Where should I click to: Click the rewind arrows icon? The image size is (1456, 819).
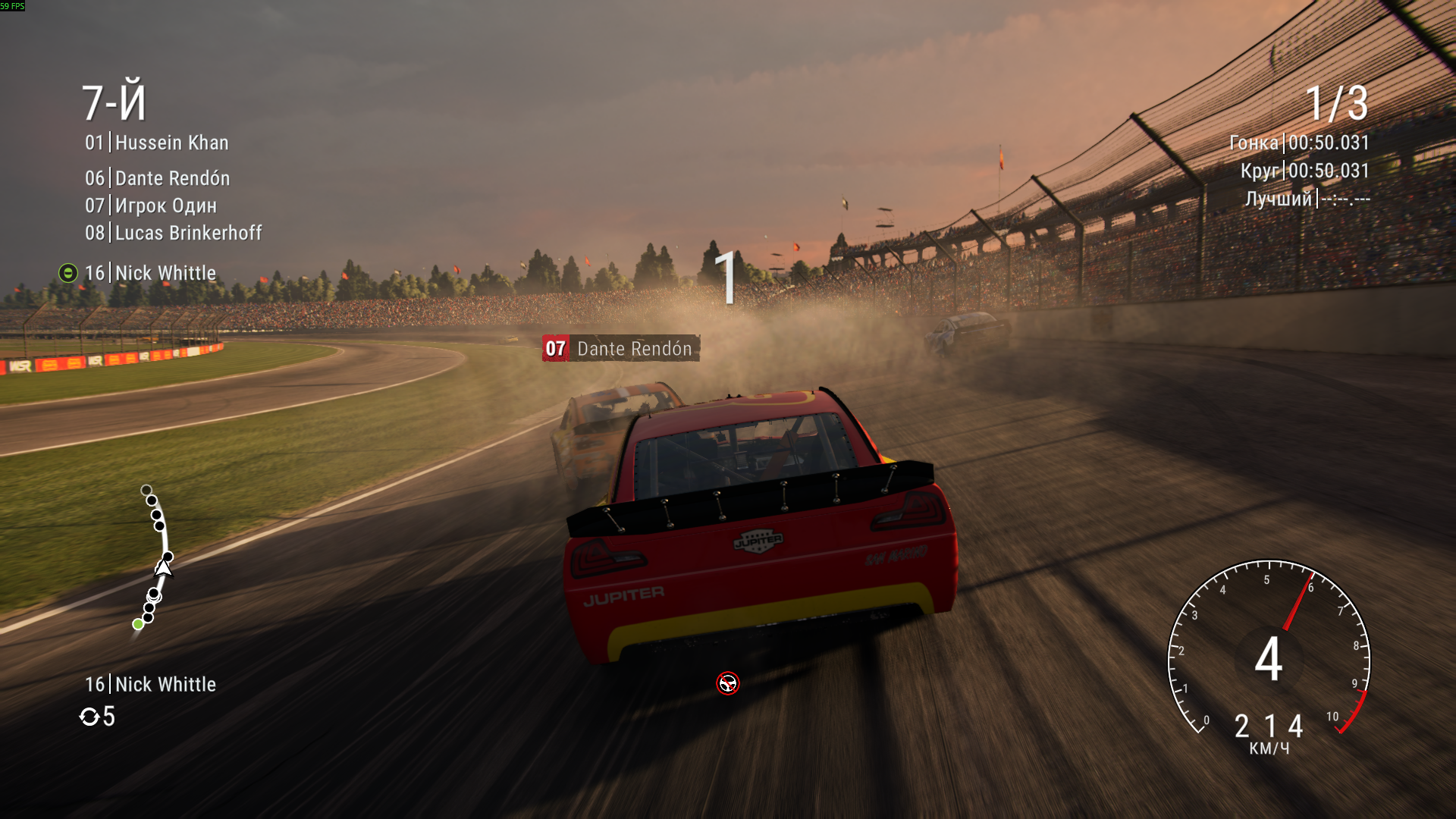[89, 717]
